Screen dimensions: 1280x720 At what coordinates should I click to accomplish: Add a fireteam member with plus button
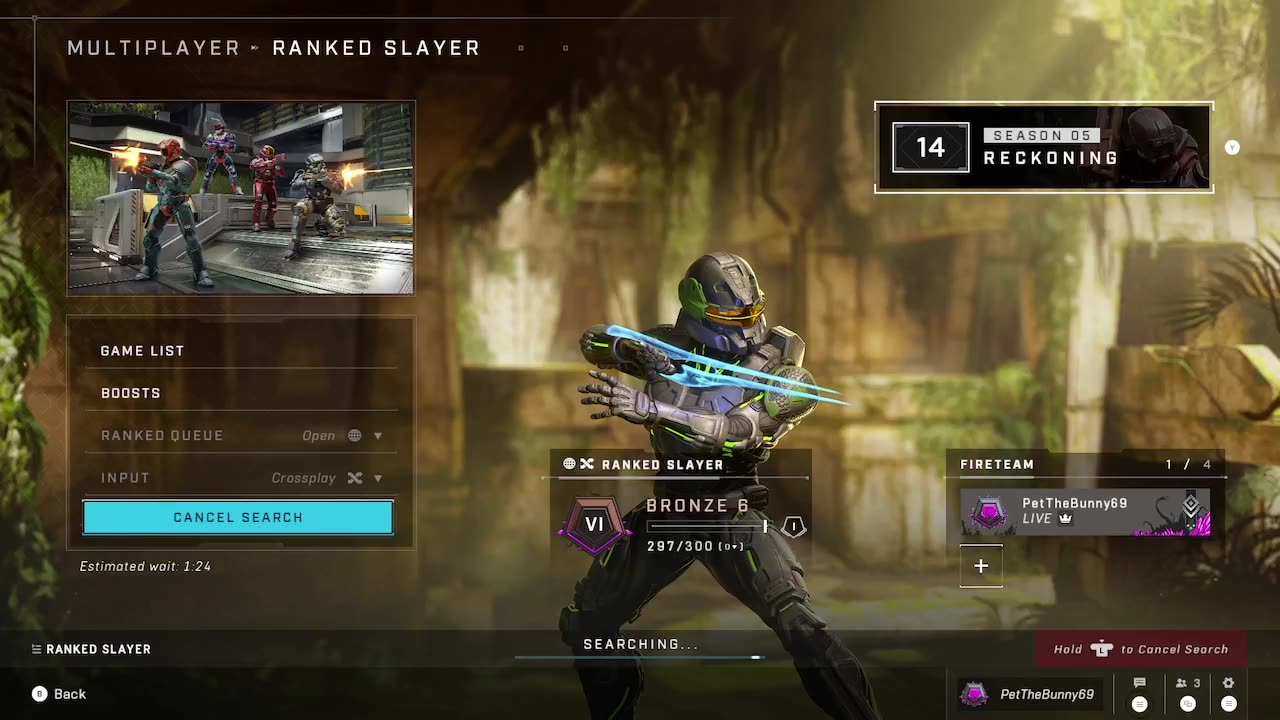[x=981, y=566]
